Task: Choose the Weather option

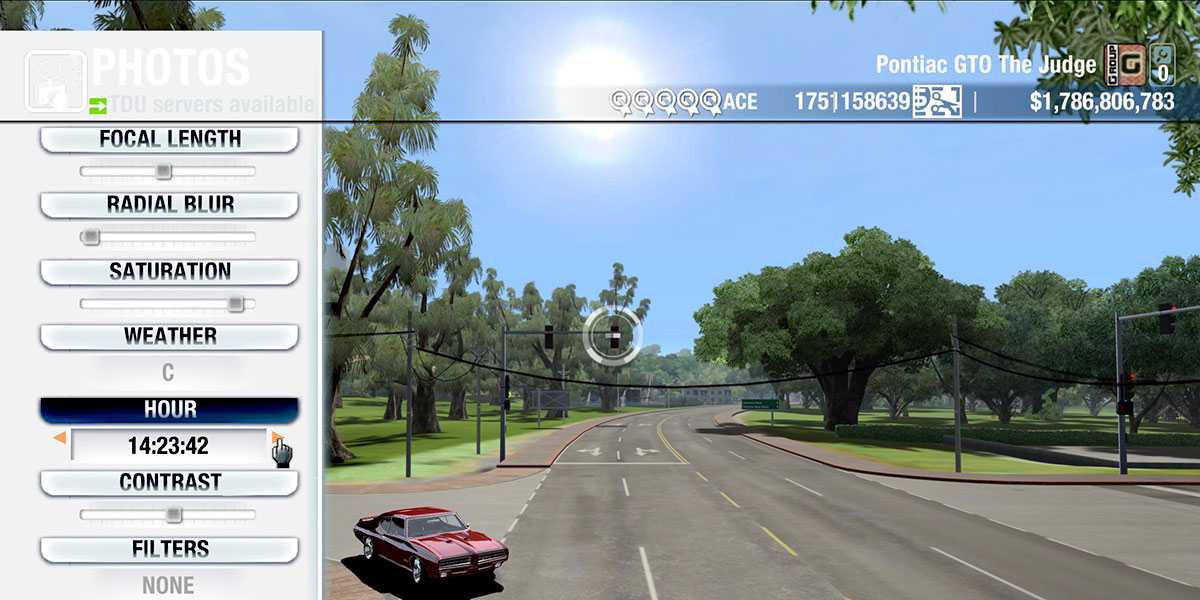Action: pyautogui.click(x=169, y=336)
